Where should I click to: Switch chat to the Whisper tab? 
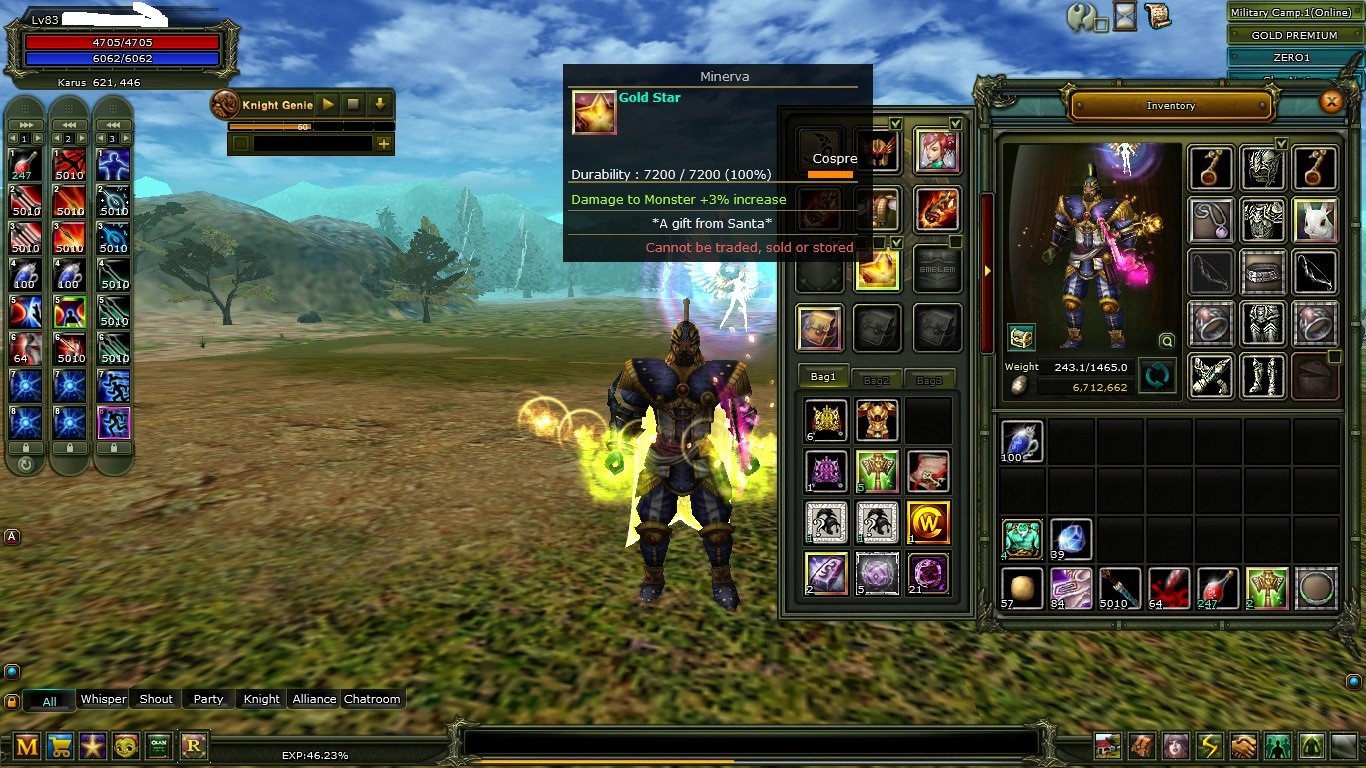click(103, 699)
